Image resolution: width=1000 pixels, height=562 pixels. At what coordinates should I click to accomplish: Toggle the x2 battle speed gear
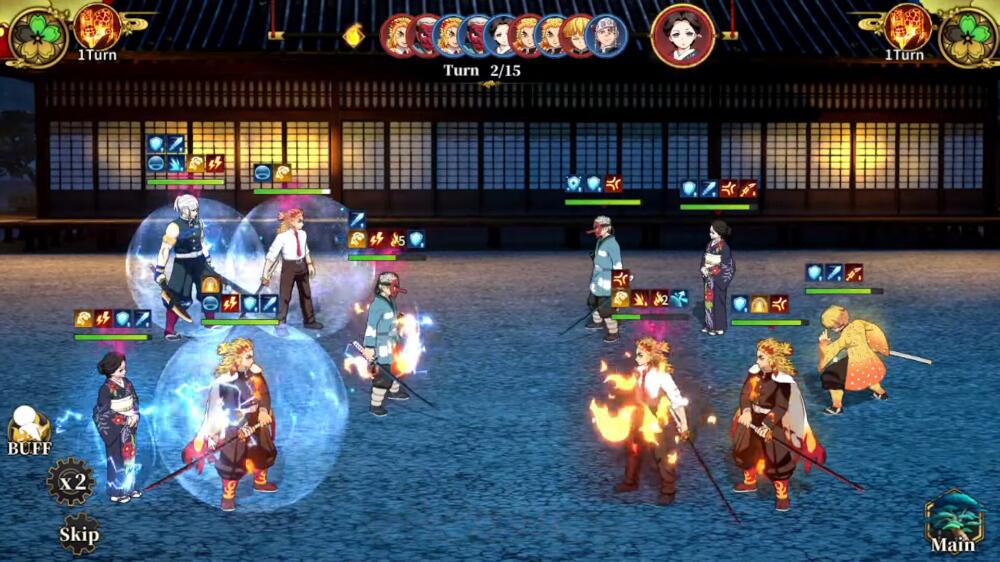point(71,483)
